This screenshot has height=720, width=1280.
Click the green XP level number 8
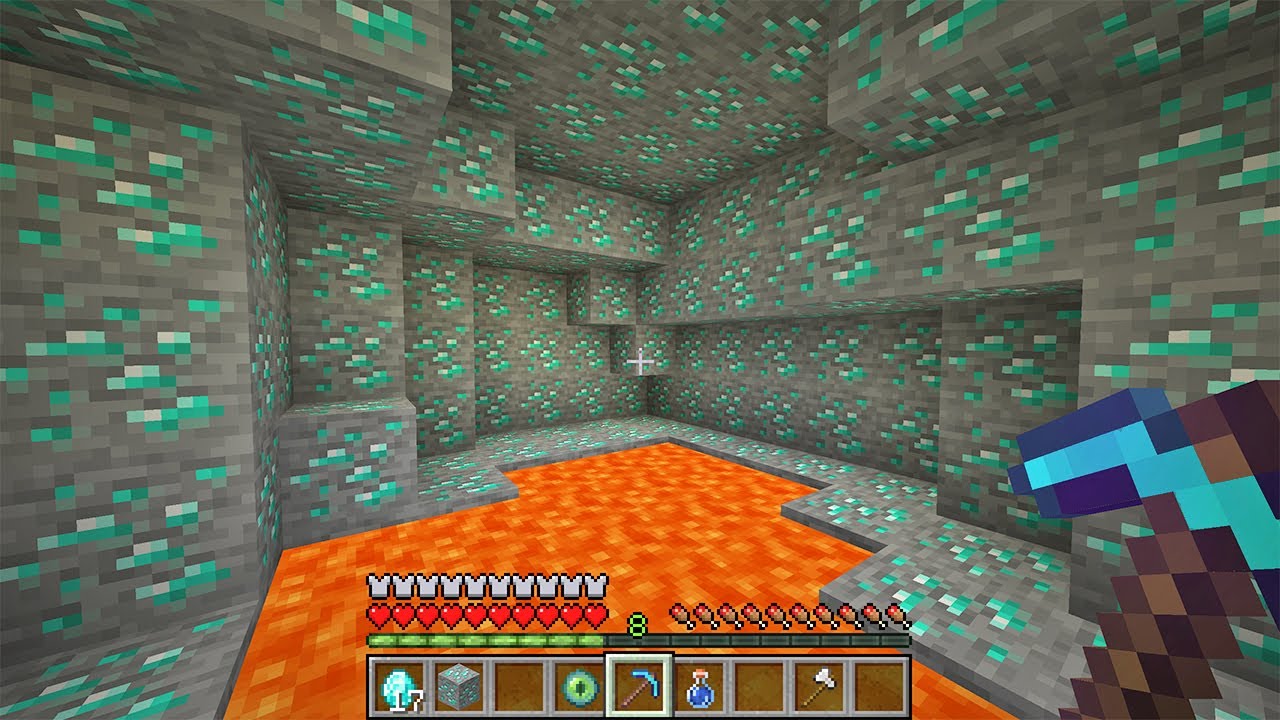(636, 623)
